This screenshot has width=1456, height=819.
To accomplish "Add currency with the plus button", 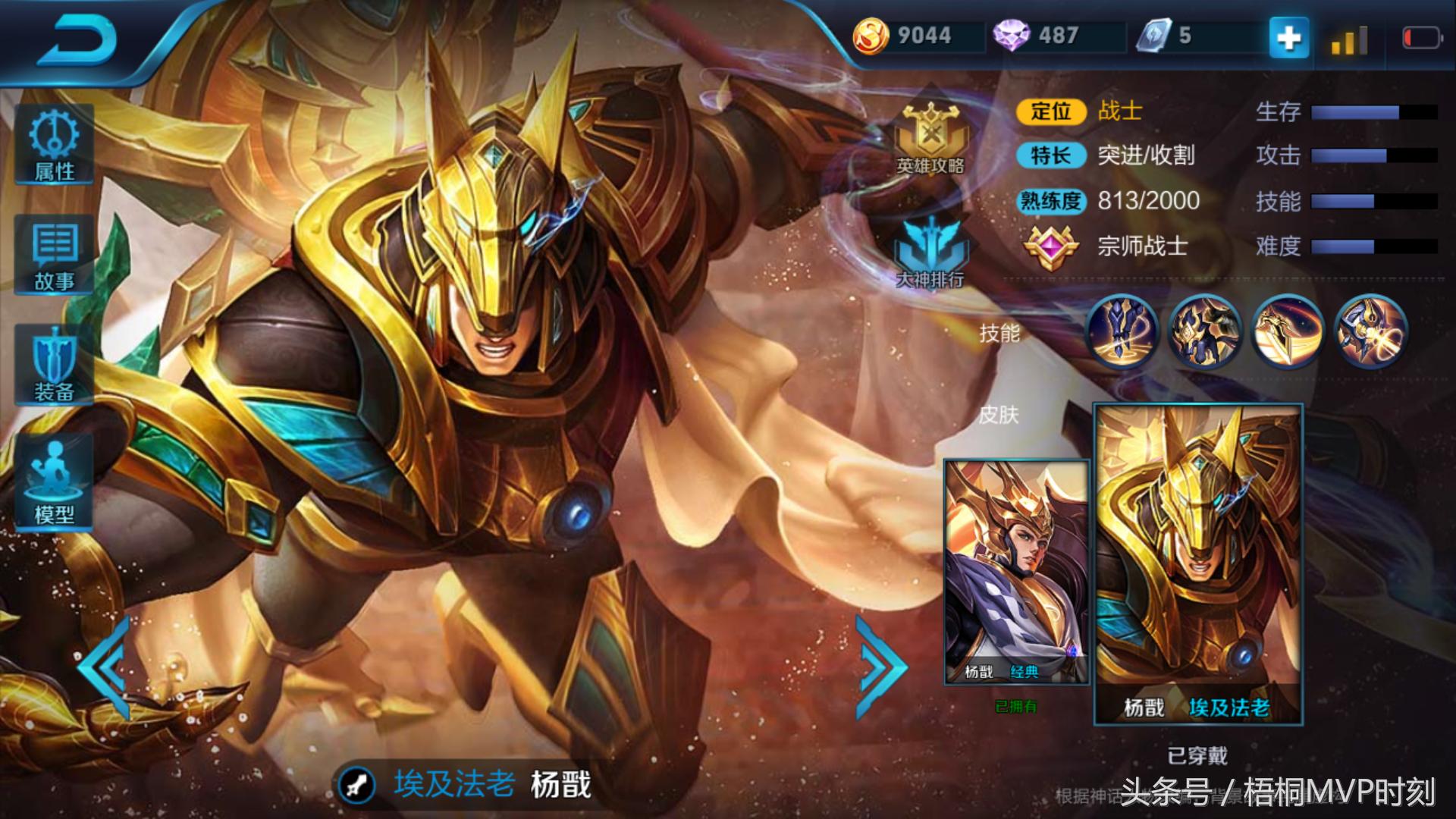I will click(1289, 38).
